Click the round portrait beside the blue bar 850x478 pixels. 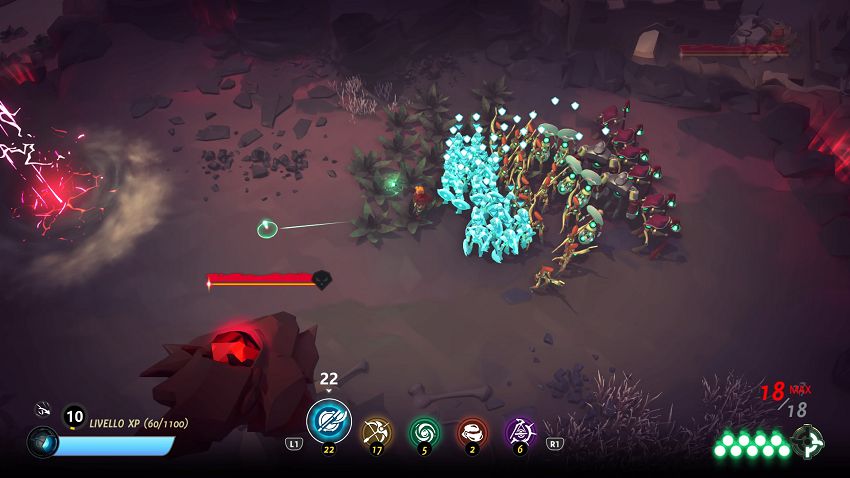coord(43,442)
